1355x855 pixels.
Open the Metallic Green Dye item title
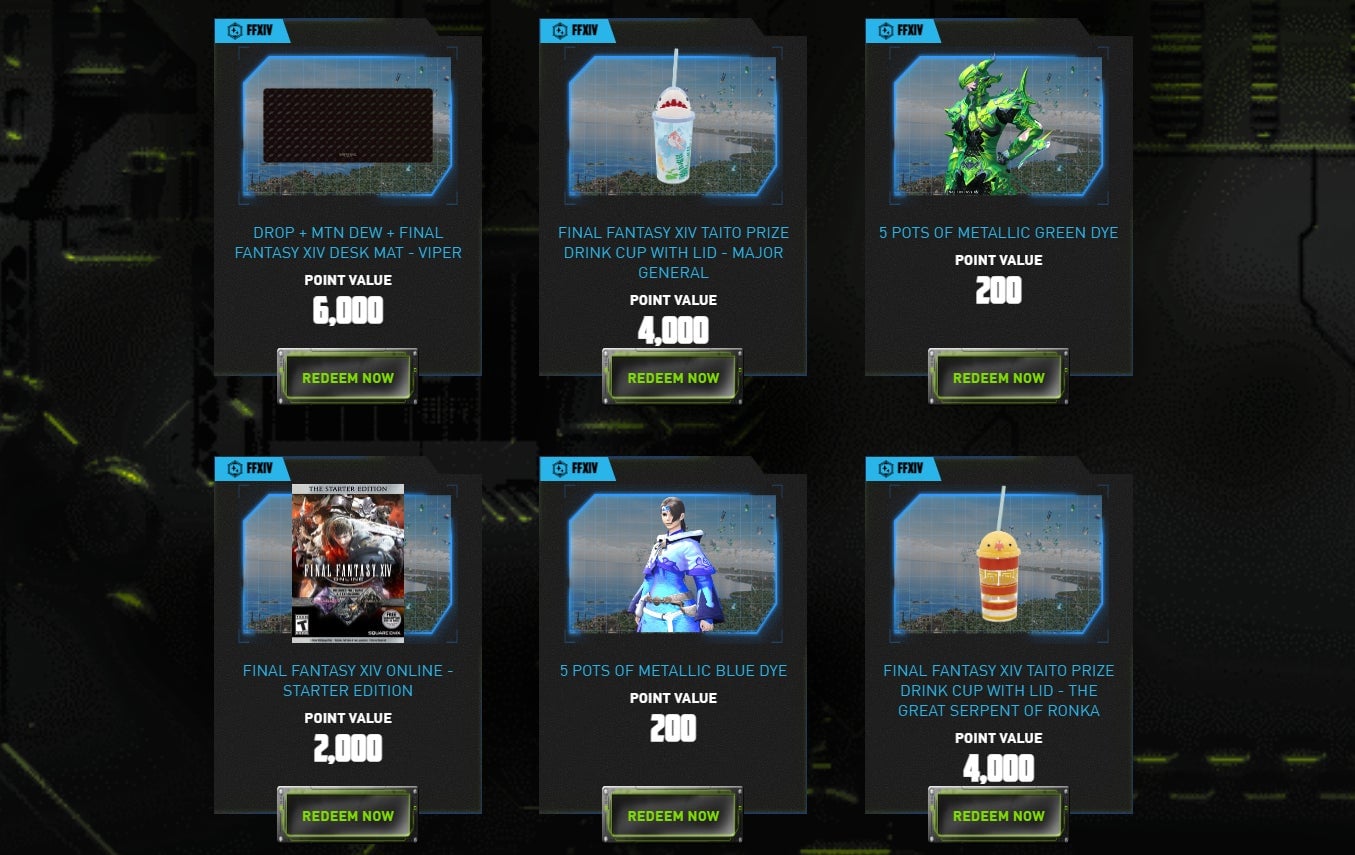click(x=997, y=232)
